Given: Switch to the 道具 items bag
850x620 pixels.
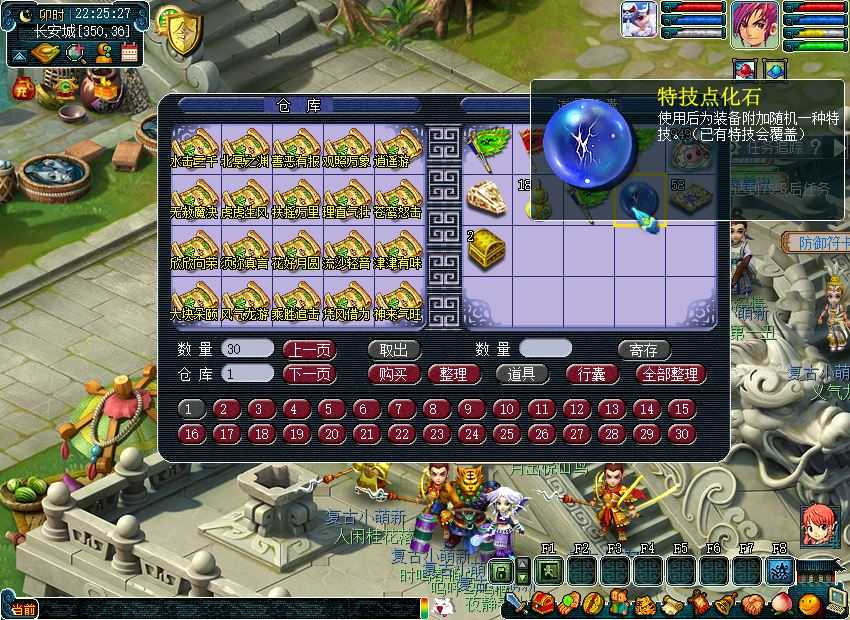Looking at the screenshot, I should click(x=521, y=374).
